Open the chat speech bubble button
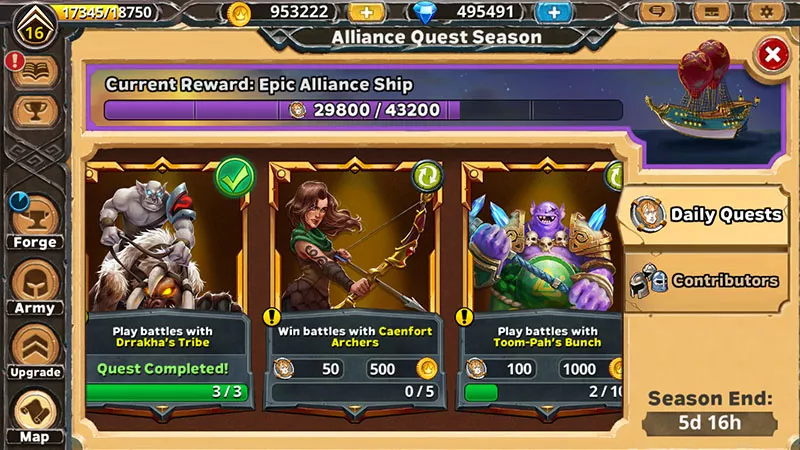Screen dimensions: 800x450 (x=657, y=13)
